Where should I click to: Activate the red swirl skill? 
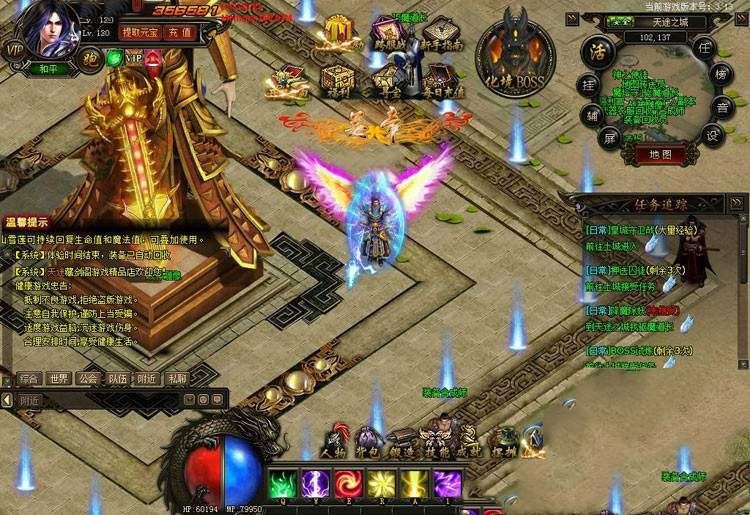pos(349,484)
